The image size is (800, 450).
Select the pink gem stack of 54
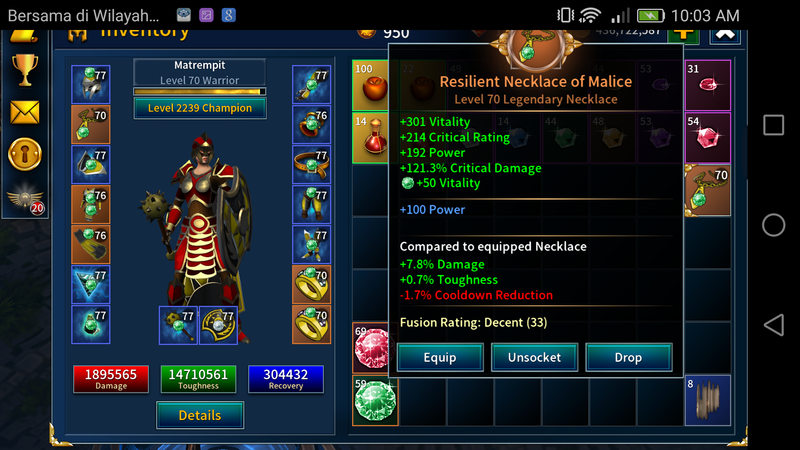pyautogui.click(x=707, y=137)
